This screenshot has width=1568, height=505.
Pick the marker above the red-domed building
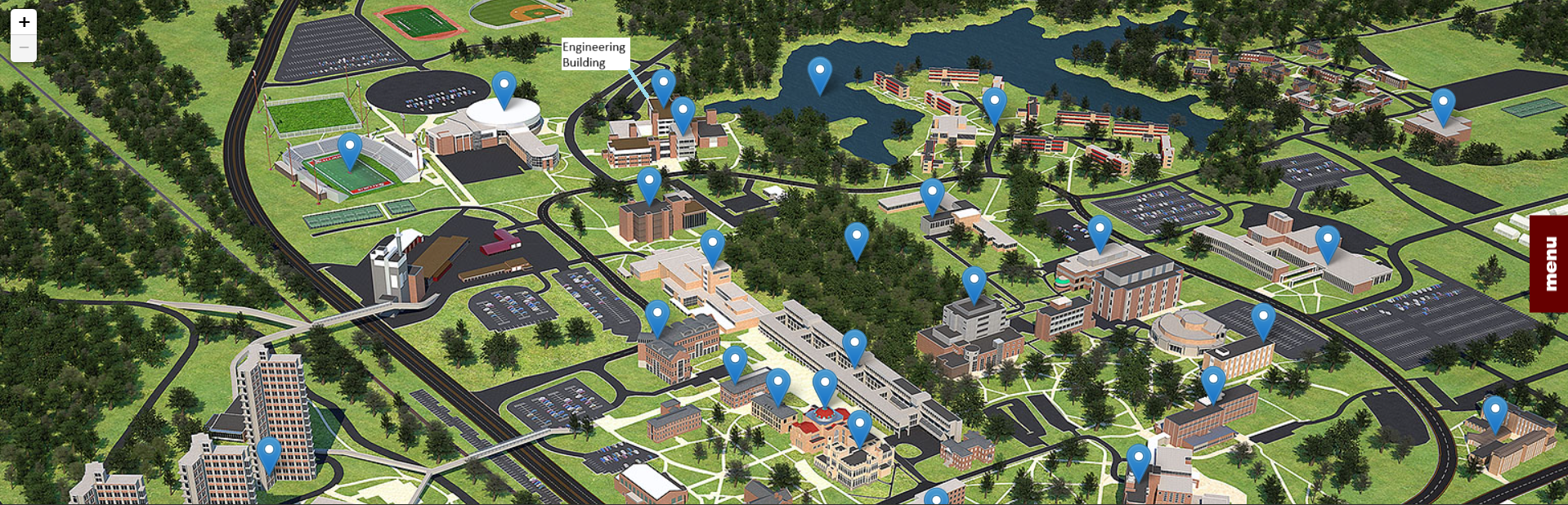click(825, 387)
